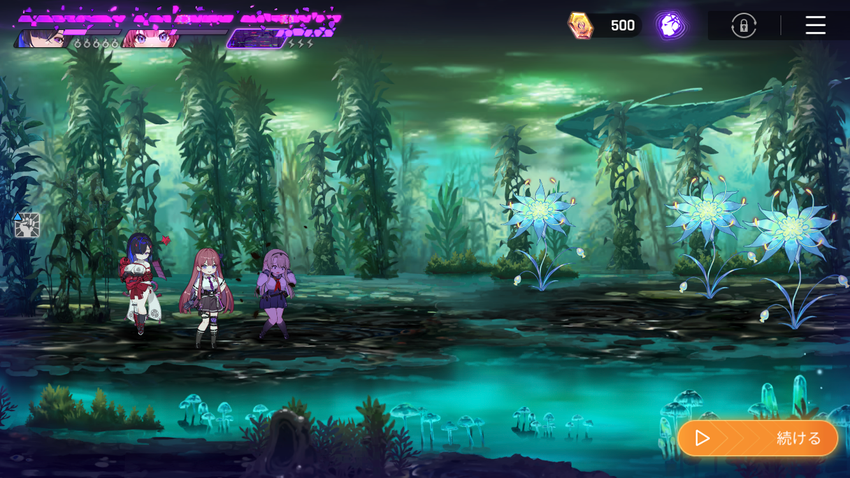Viewport: 850px width, 478px height.
Task: Select the gold hexagon currency icon
Action: click(580, 26)
